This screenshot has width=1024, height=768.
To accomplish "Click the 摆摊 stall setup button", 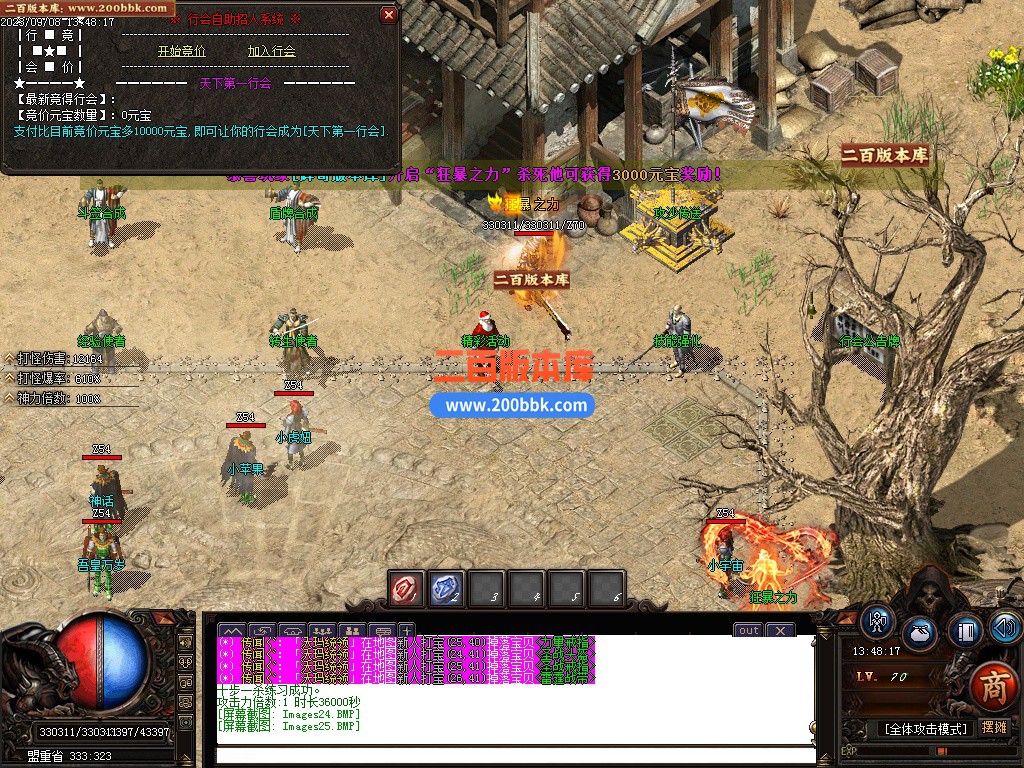I will 995,727.
